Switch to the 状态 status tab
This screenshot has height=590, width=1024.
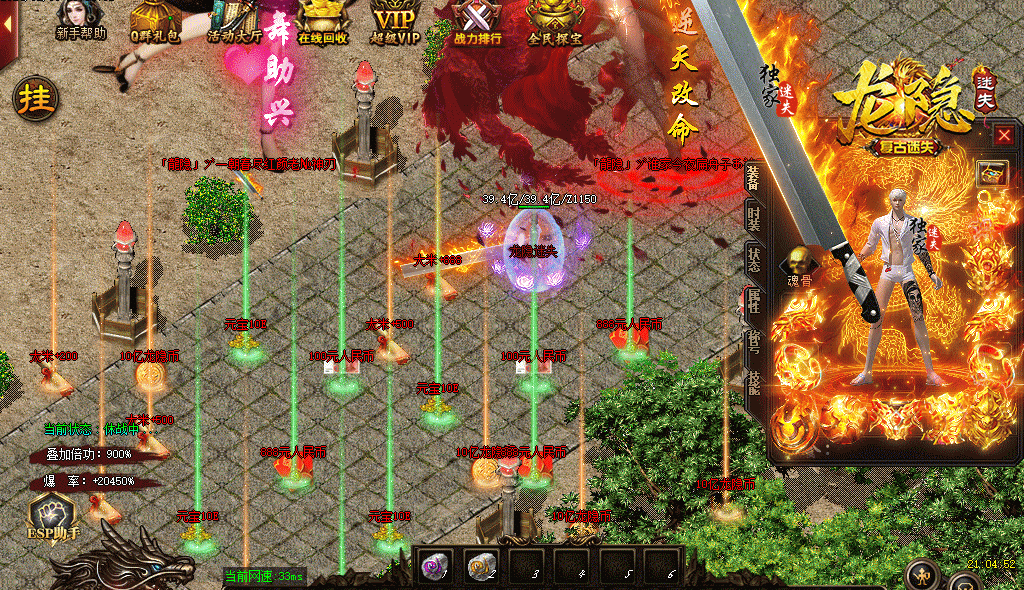pyautogui.click(x=754, y=260)
